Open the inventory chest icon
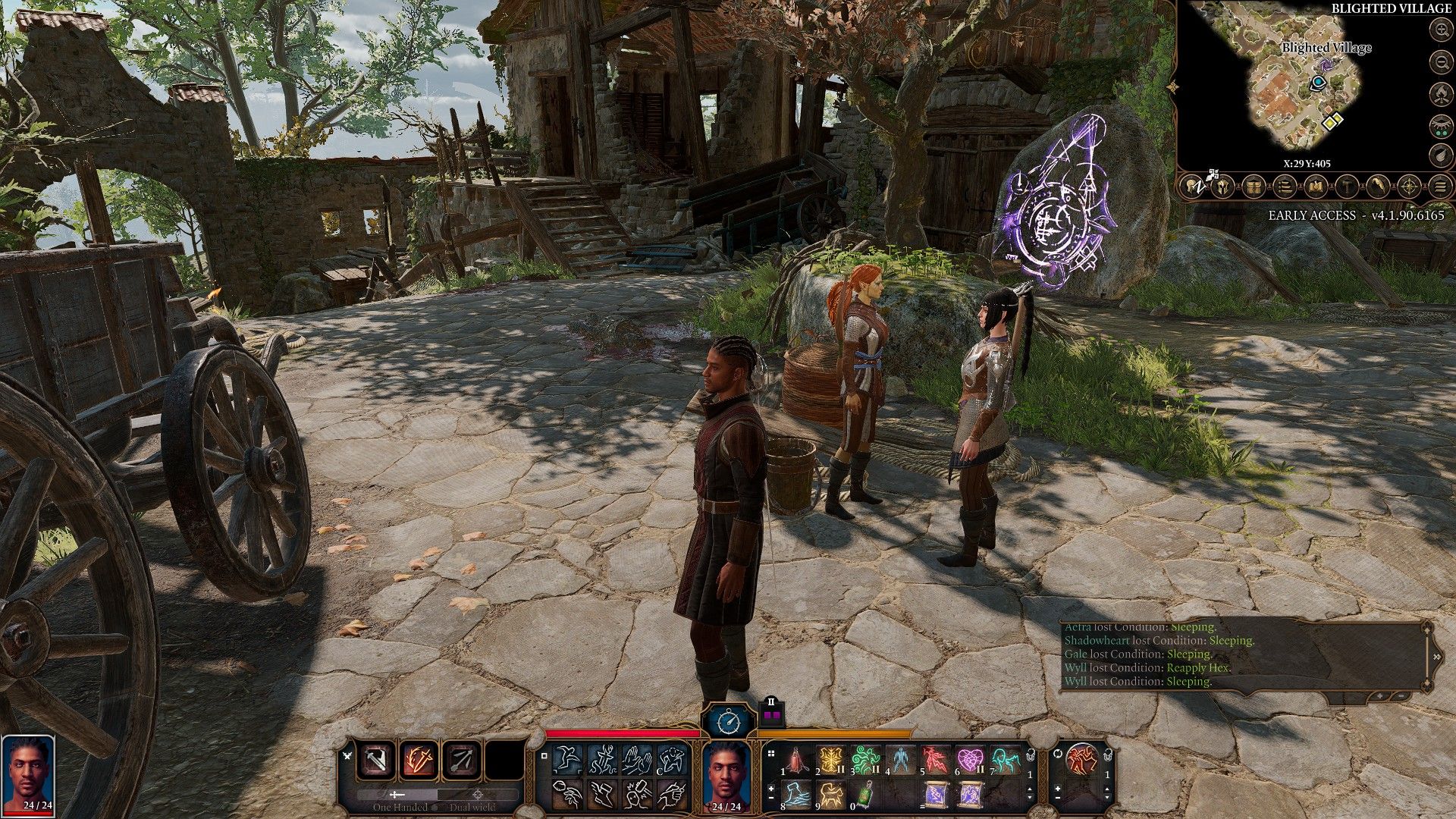This screenshot has height=819, width=1456. [x=1254, y=187]
